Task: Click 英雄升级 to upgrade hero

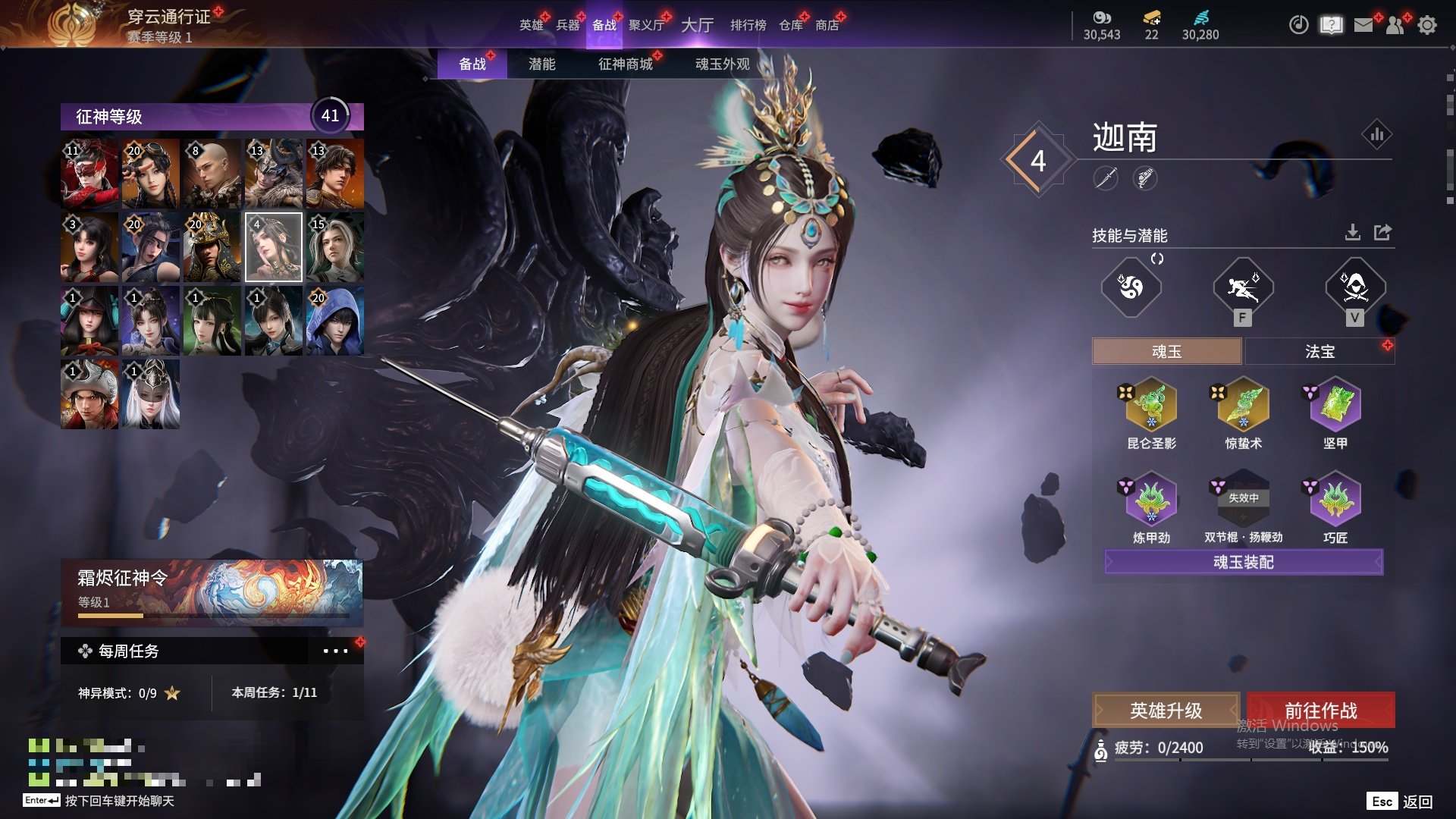Action: click(x=1166, y=711)
